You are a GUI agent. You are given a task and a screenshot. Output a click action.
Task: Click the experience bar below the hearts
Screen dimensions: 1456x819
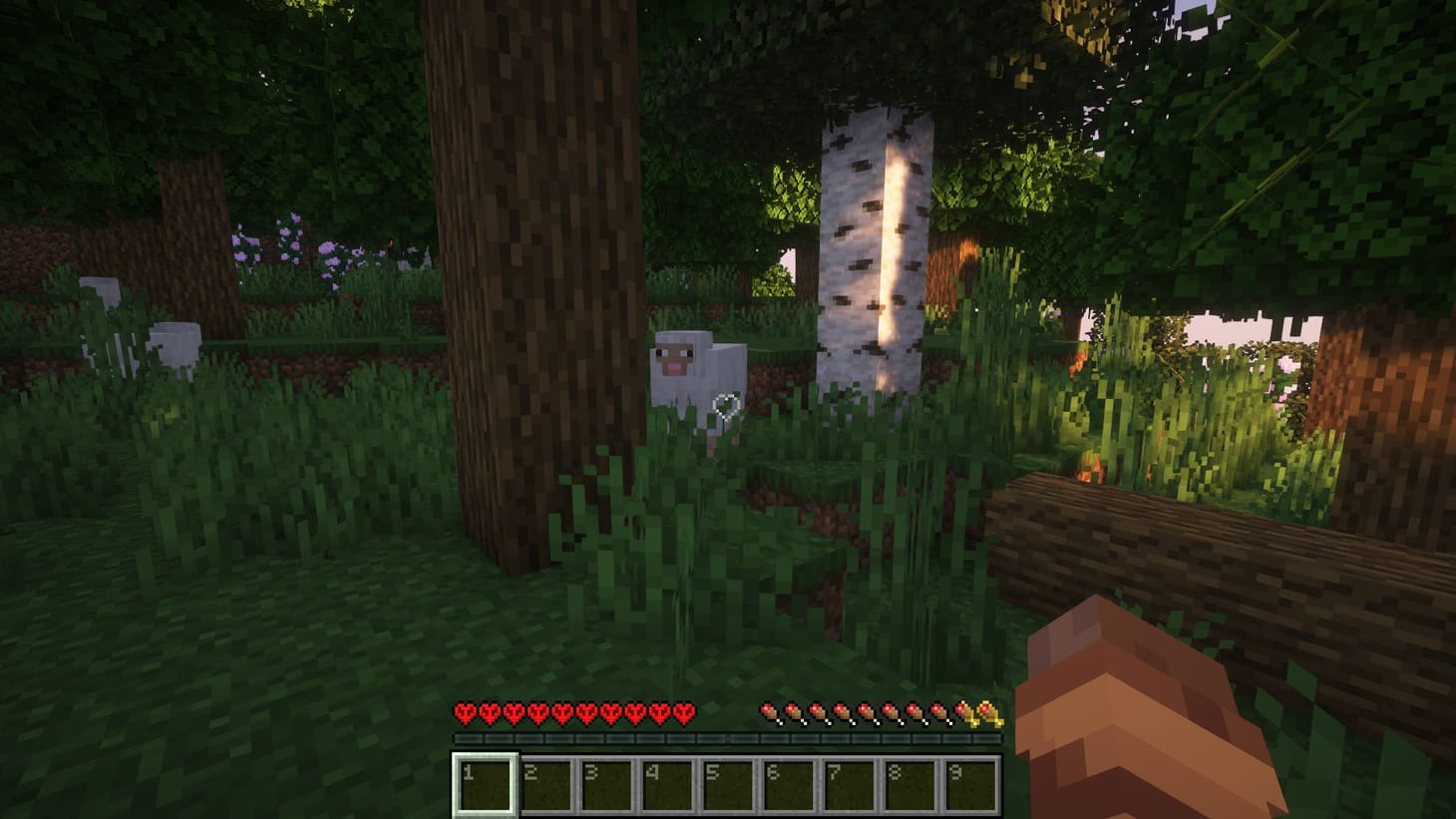[728, 739]
